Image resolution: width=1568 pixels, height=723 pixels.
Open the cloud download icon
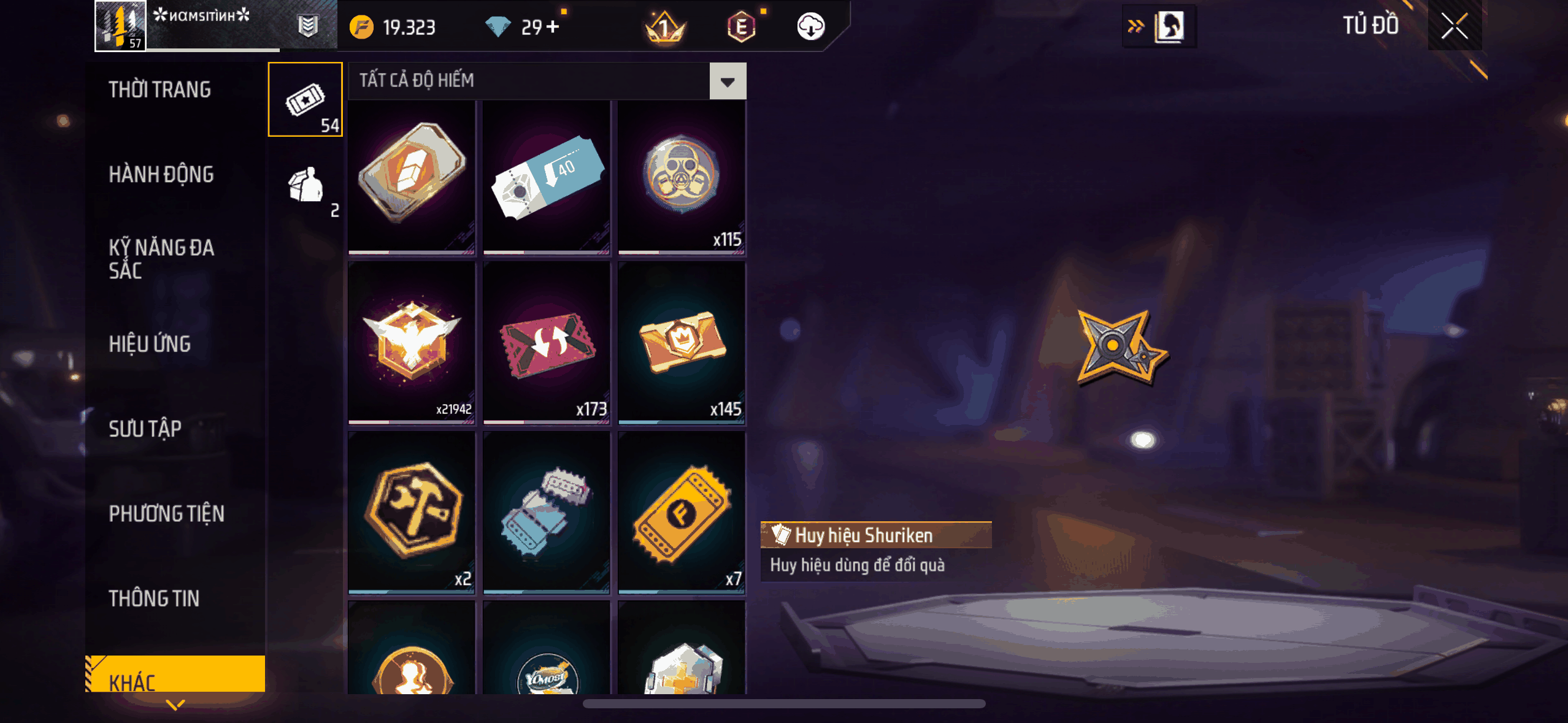click(x=810, y=27)
